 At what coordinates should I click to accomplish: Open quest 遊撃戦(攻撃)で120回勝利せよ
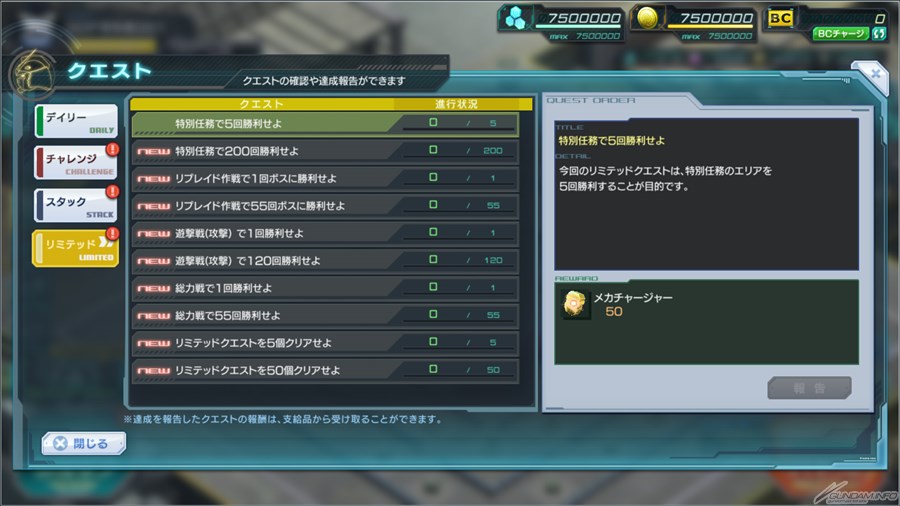[325, 260]
